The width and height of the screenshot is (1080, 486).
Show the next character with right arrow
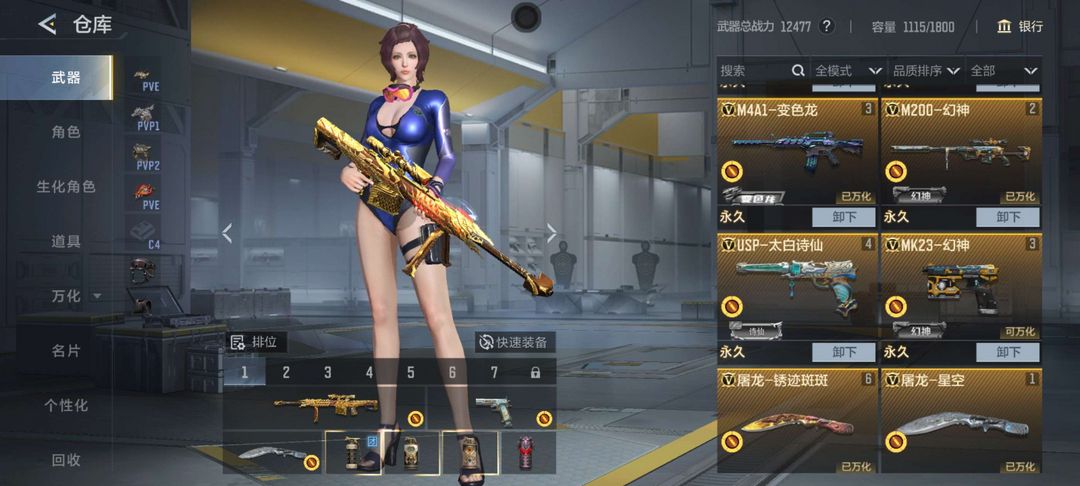click(x=551, y=233)
